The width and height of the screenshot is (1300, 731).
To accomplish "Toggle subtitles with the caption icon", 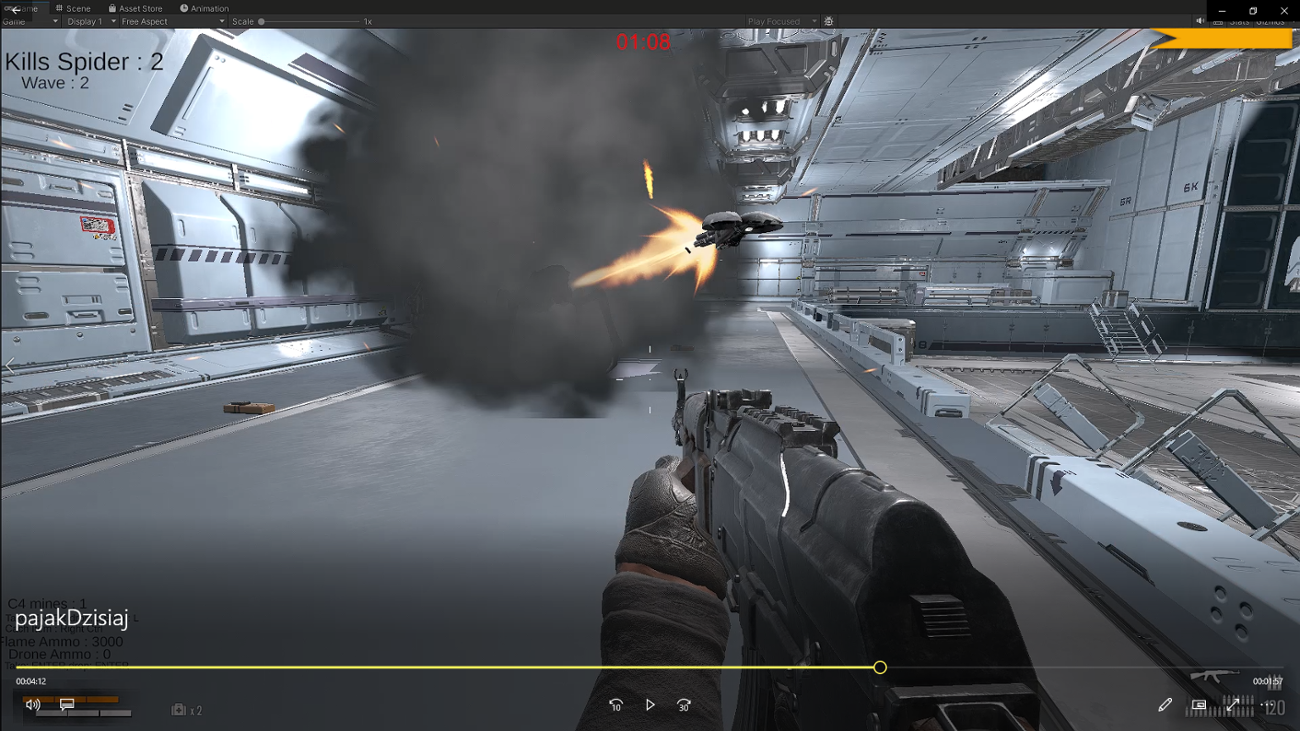I will 66,704.
